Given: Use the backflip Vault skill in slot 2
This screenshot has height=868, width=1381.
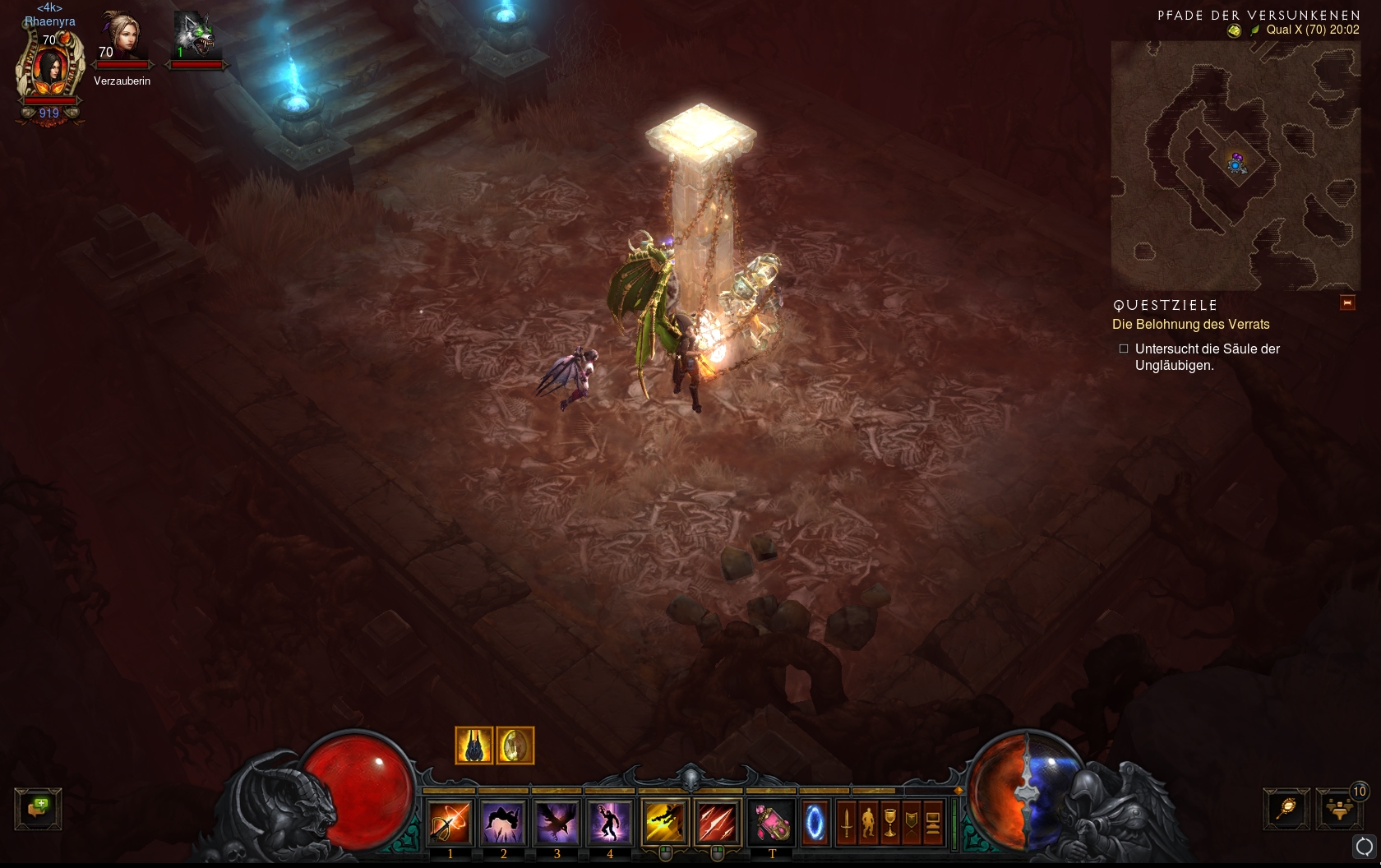Looking at the screenshot, I should (503, 821).
